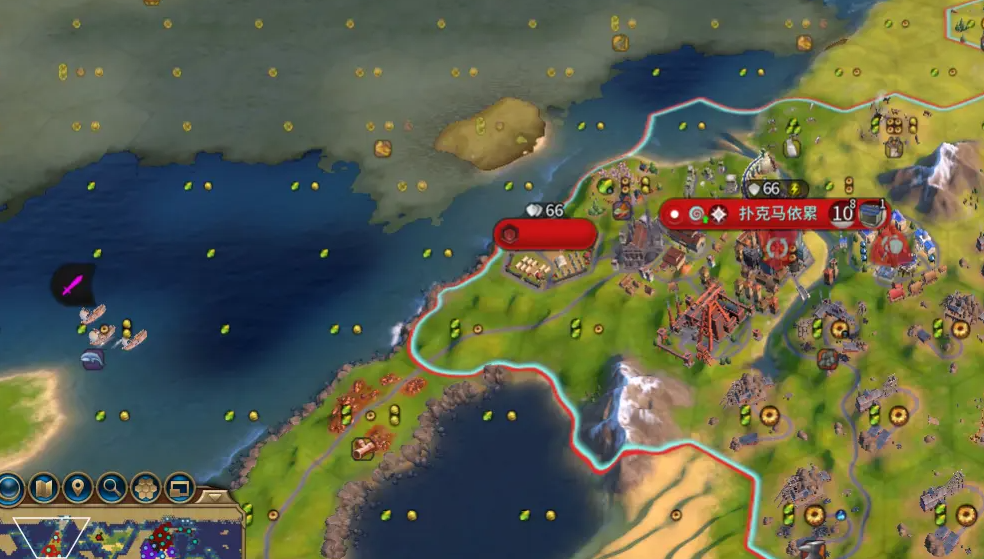Collapse the minimap with the arrow tab
The height and width of the screenshot is (559, 984).
coord(213,495)
